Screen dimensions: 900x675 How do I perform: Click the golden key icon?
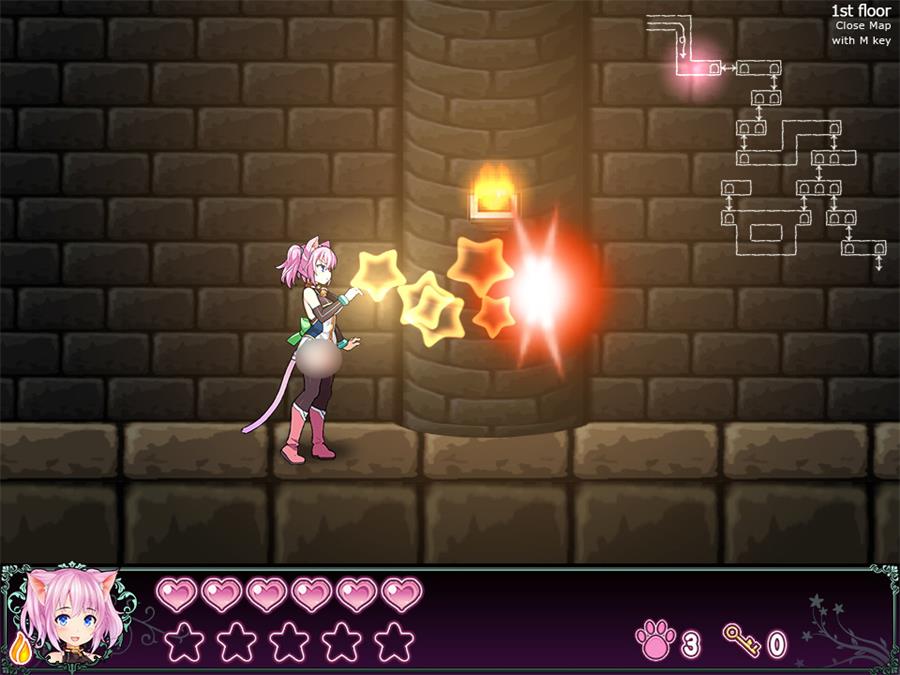741,639
